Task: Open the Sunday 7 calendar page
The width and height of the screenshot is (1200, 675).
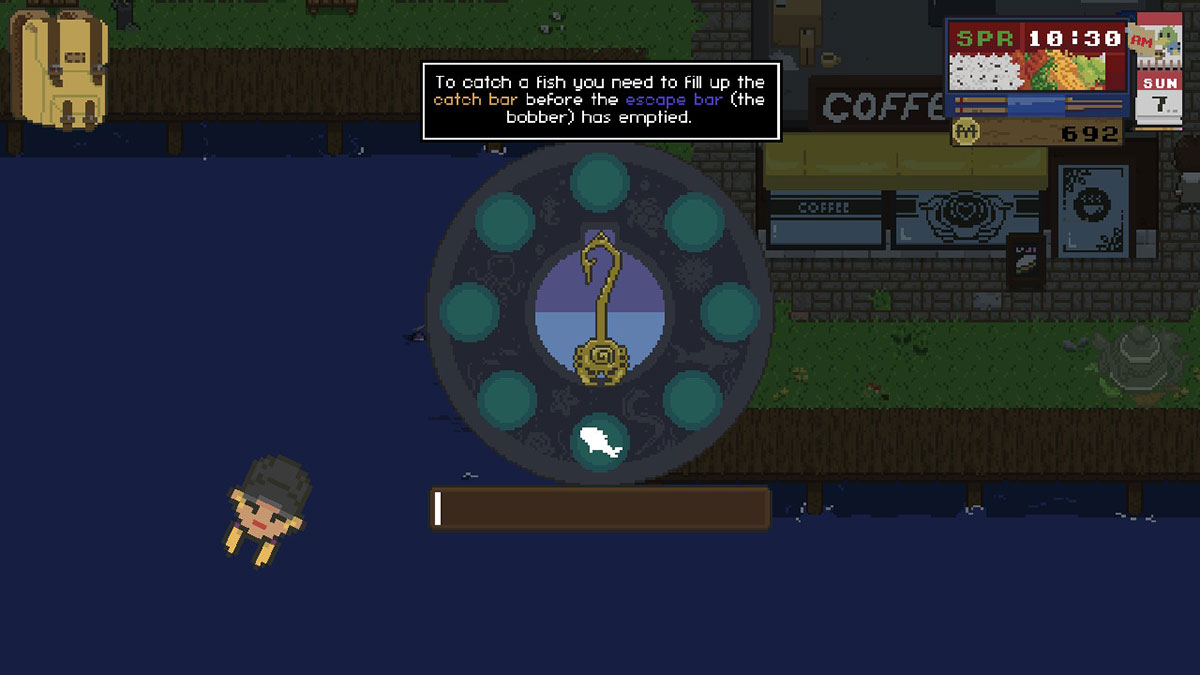Action: [1157, 97]
